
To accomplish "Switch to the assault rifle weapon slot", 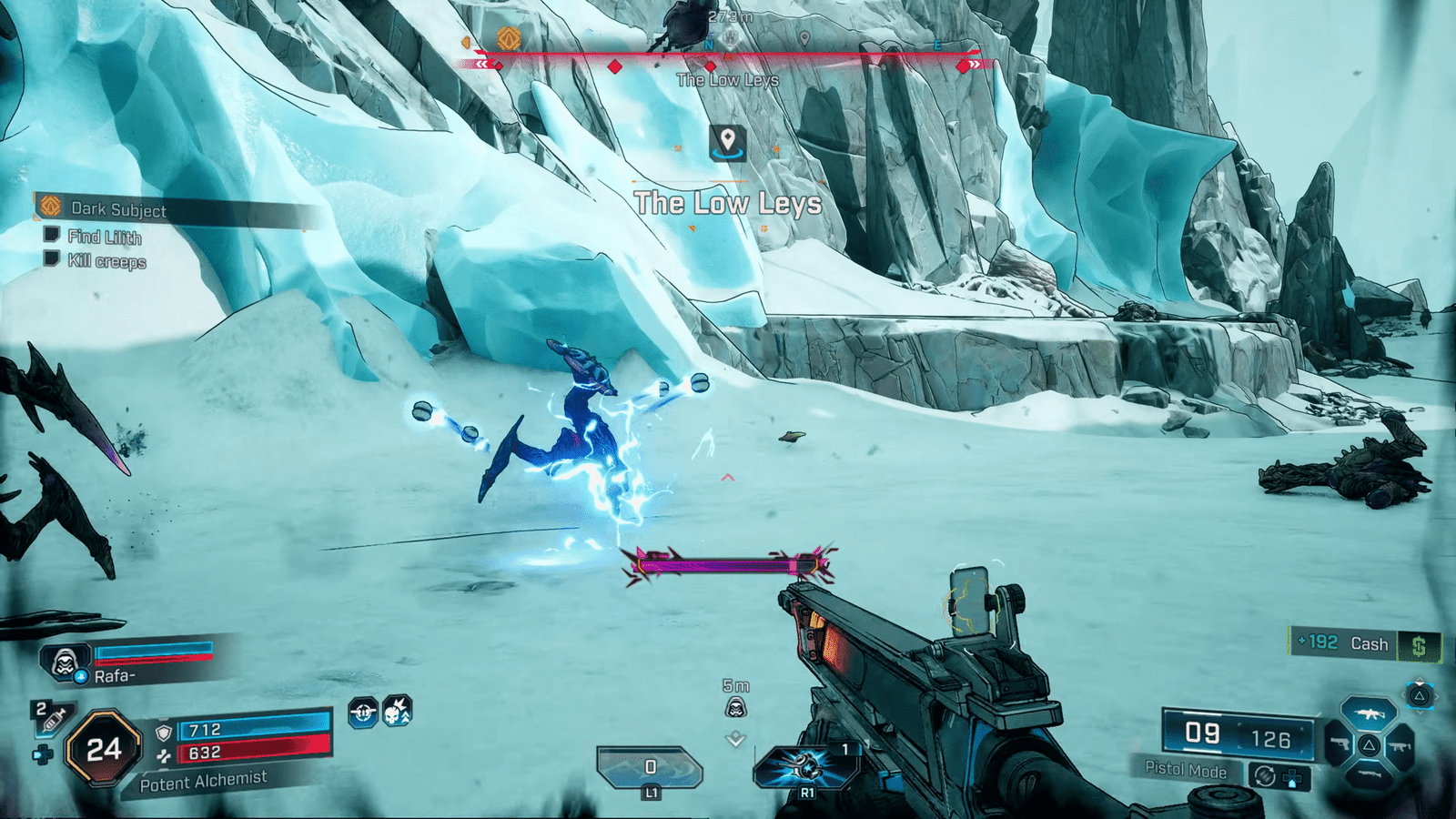I will pyautogui.click(x=1370, y=713).
